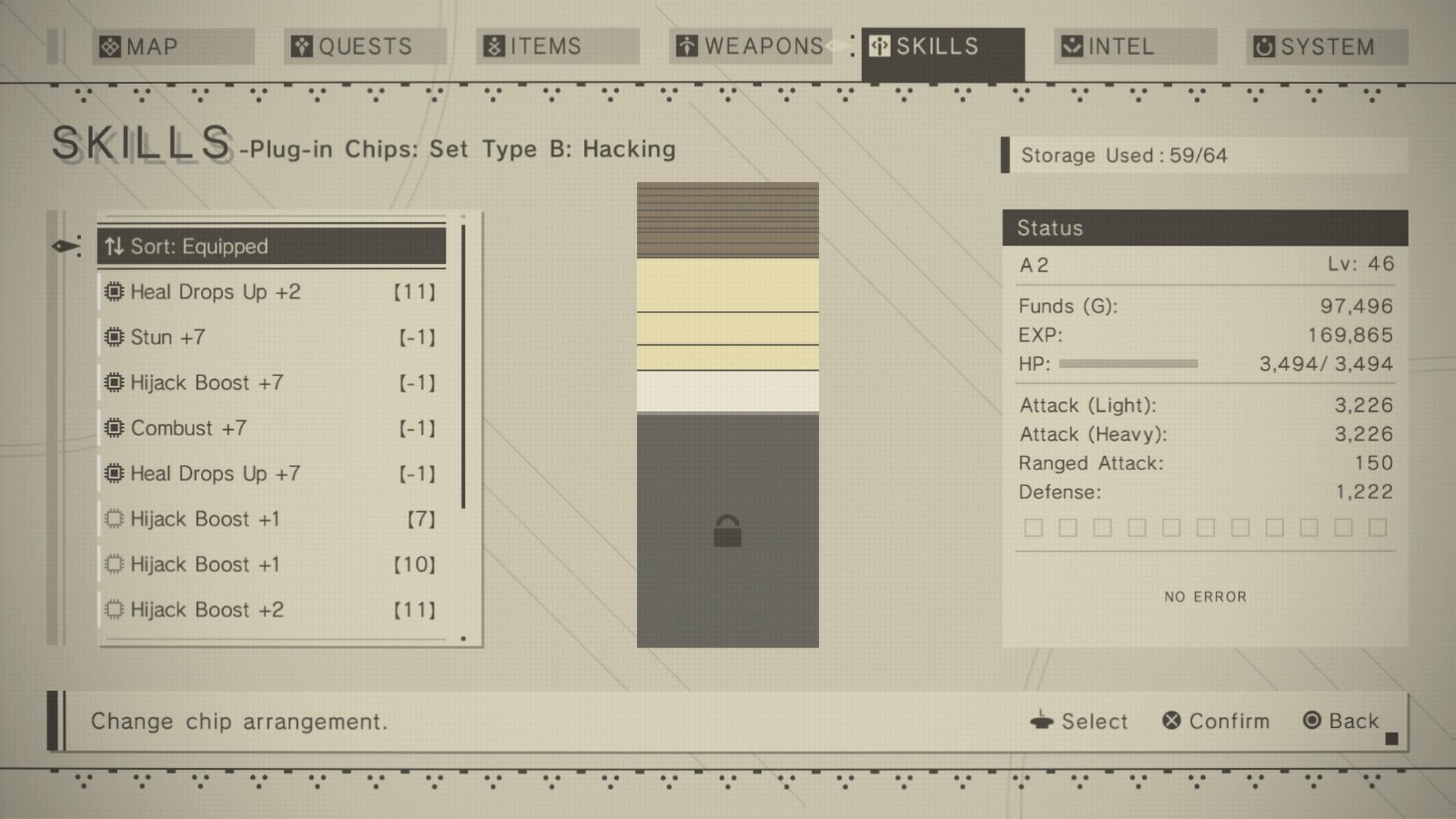Click the SYSTEM gear icon
This screenshot has width=1456, height=819.
pos(1263,46)
